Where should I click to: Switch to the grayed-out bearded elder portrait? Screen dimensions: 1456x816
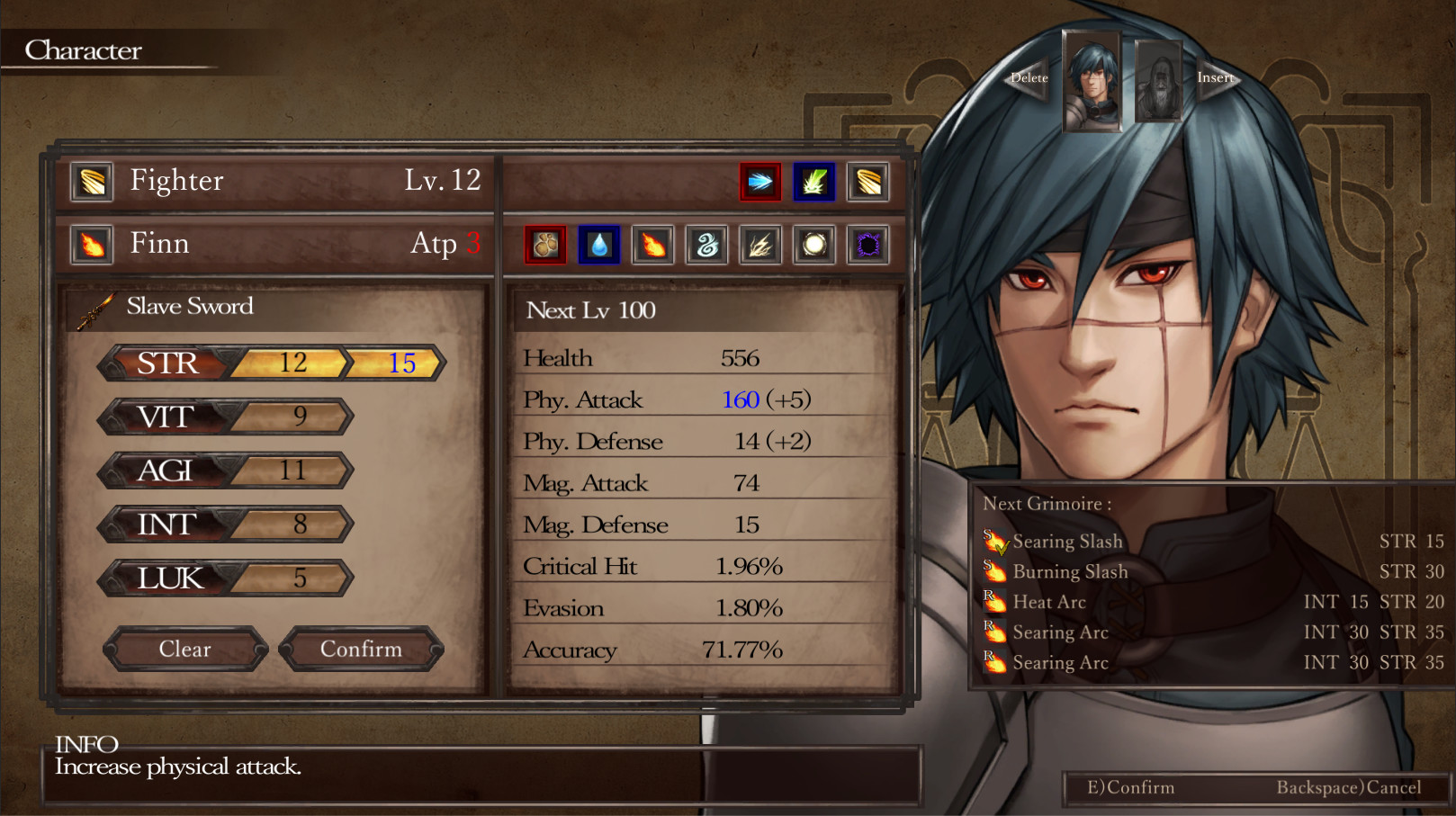(x=1158, y=81)
